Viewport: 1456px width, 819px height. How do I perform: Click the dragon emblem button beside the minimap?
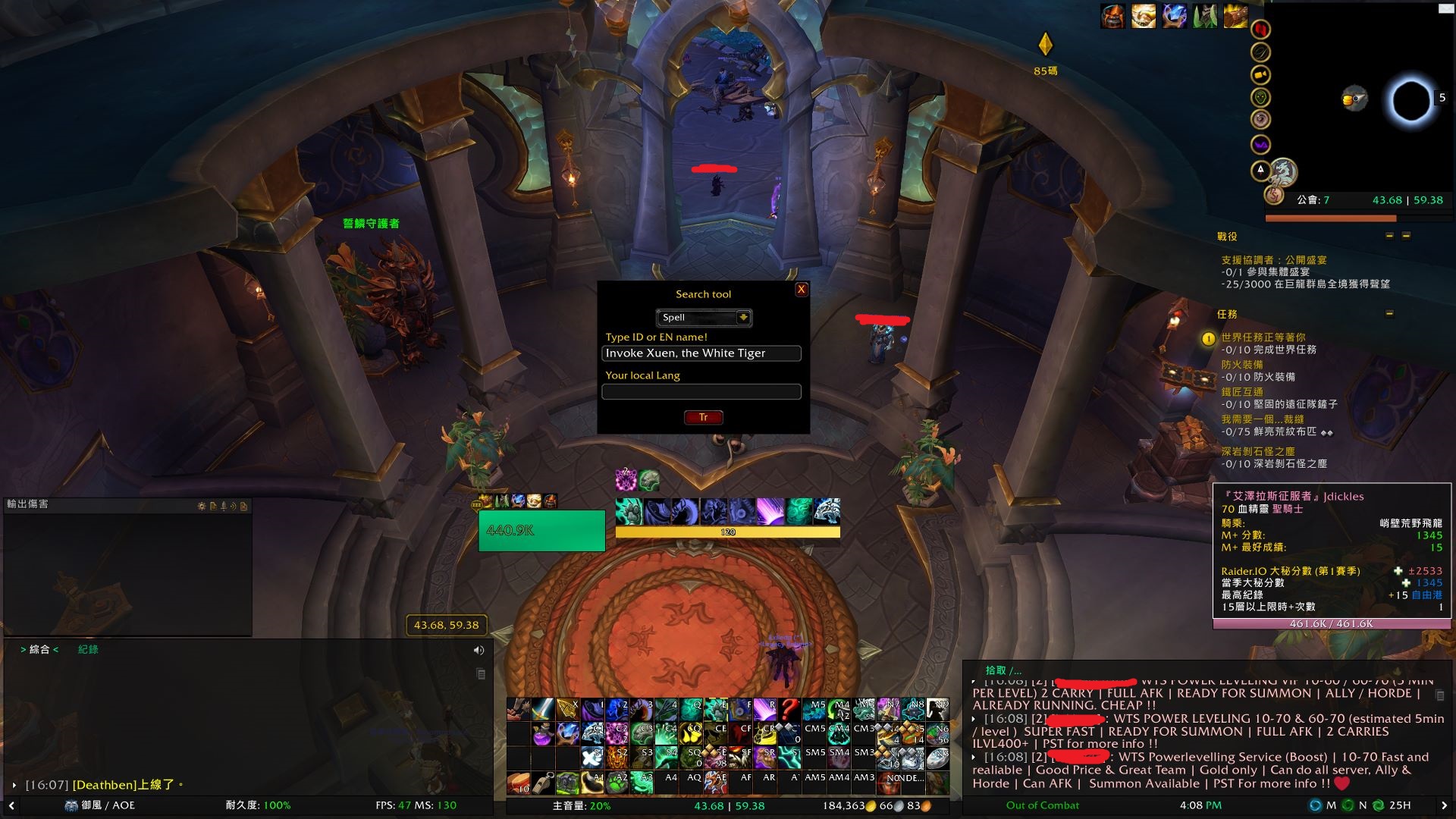click(x=1285, y=171)
